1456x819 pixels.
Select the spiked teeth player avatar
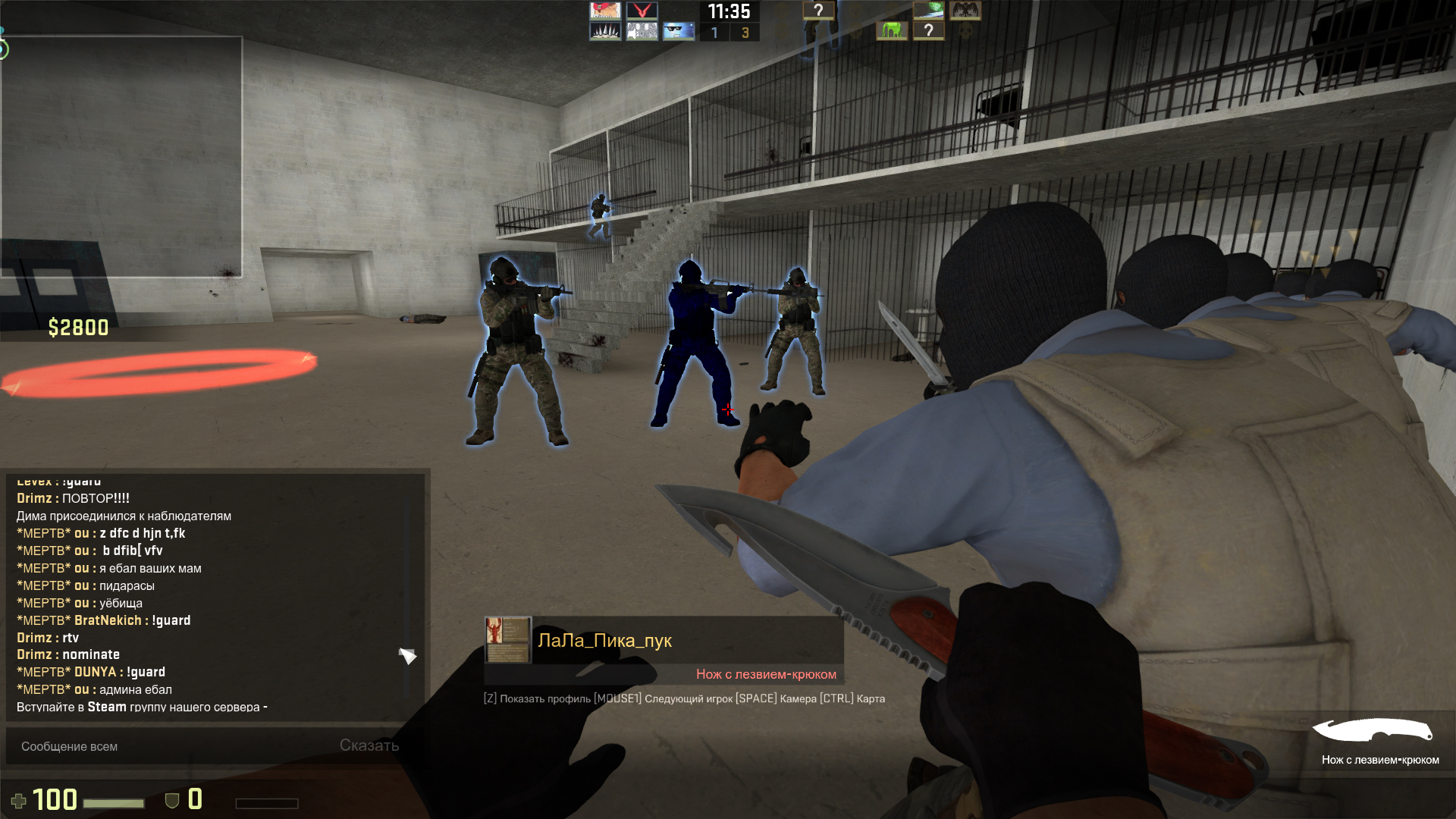[605, 31]
